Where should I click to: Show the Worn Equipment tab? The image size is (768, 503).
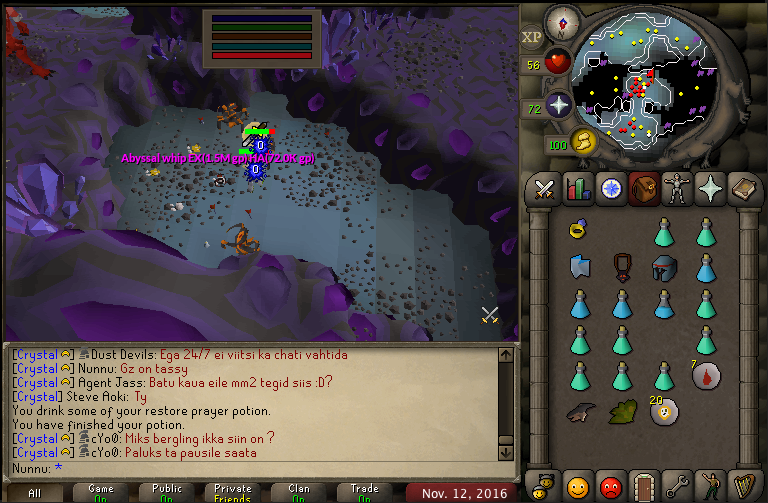(677, 187)
